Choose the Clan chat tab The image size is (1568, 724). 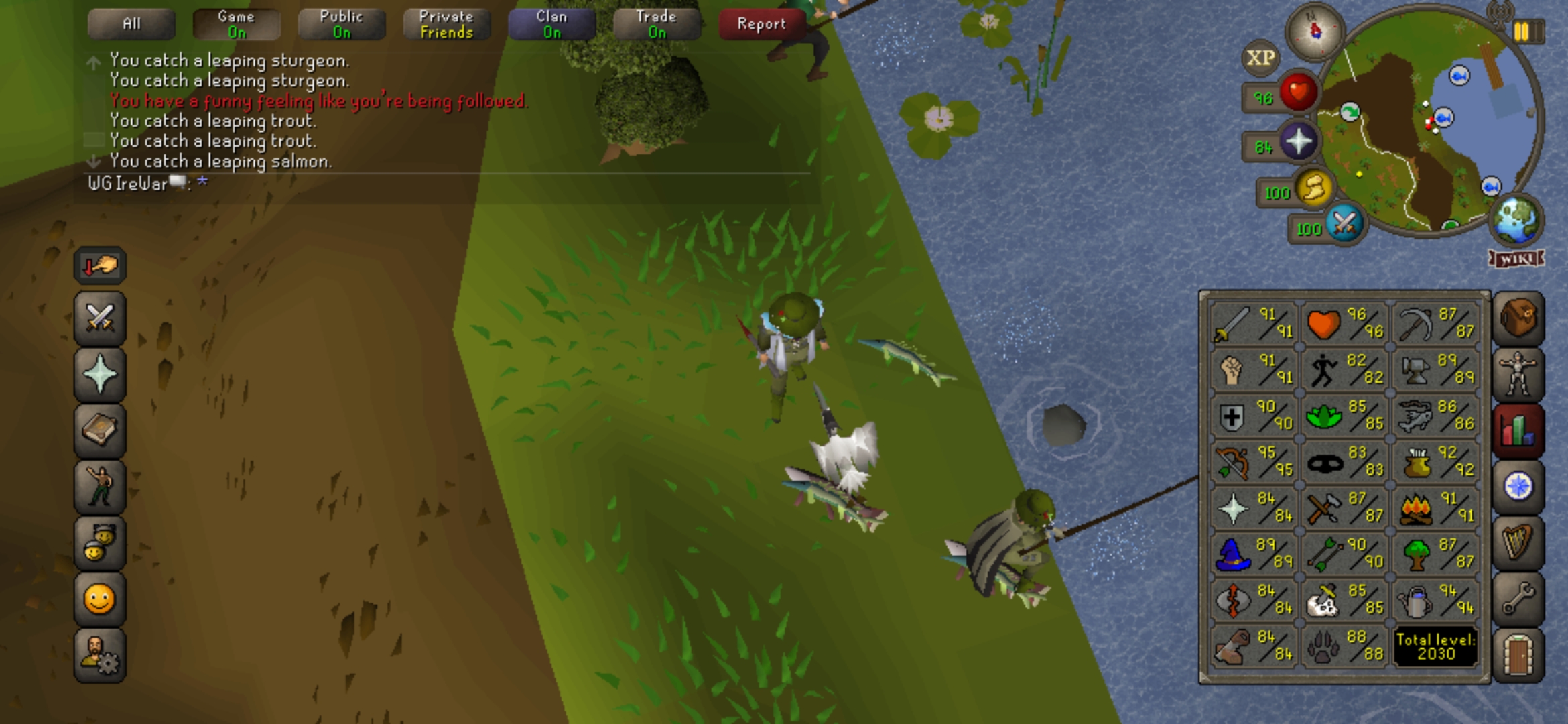551,24
